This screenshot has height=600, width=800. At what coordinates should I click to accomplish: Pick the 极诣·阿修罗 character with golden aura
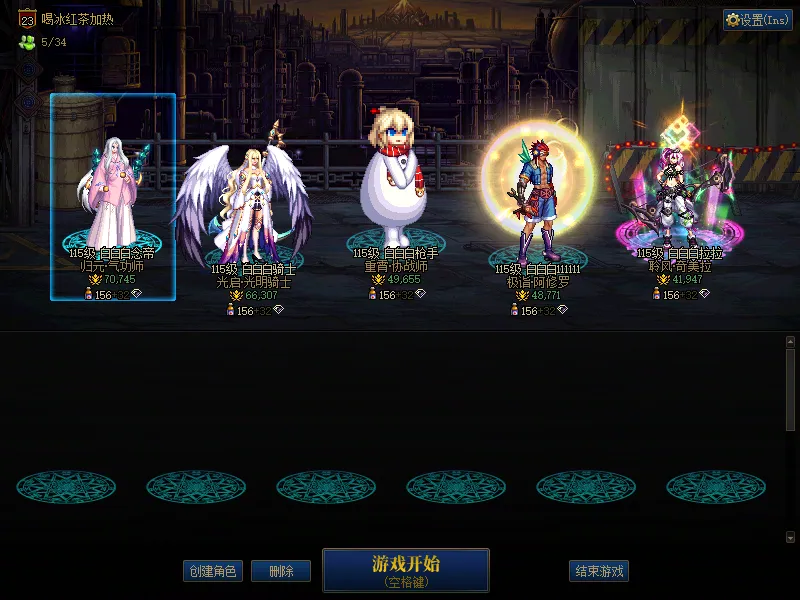click(537, 200)
